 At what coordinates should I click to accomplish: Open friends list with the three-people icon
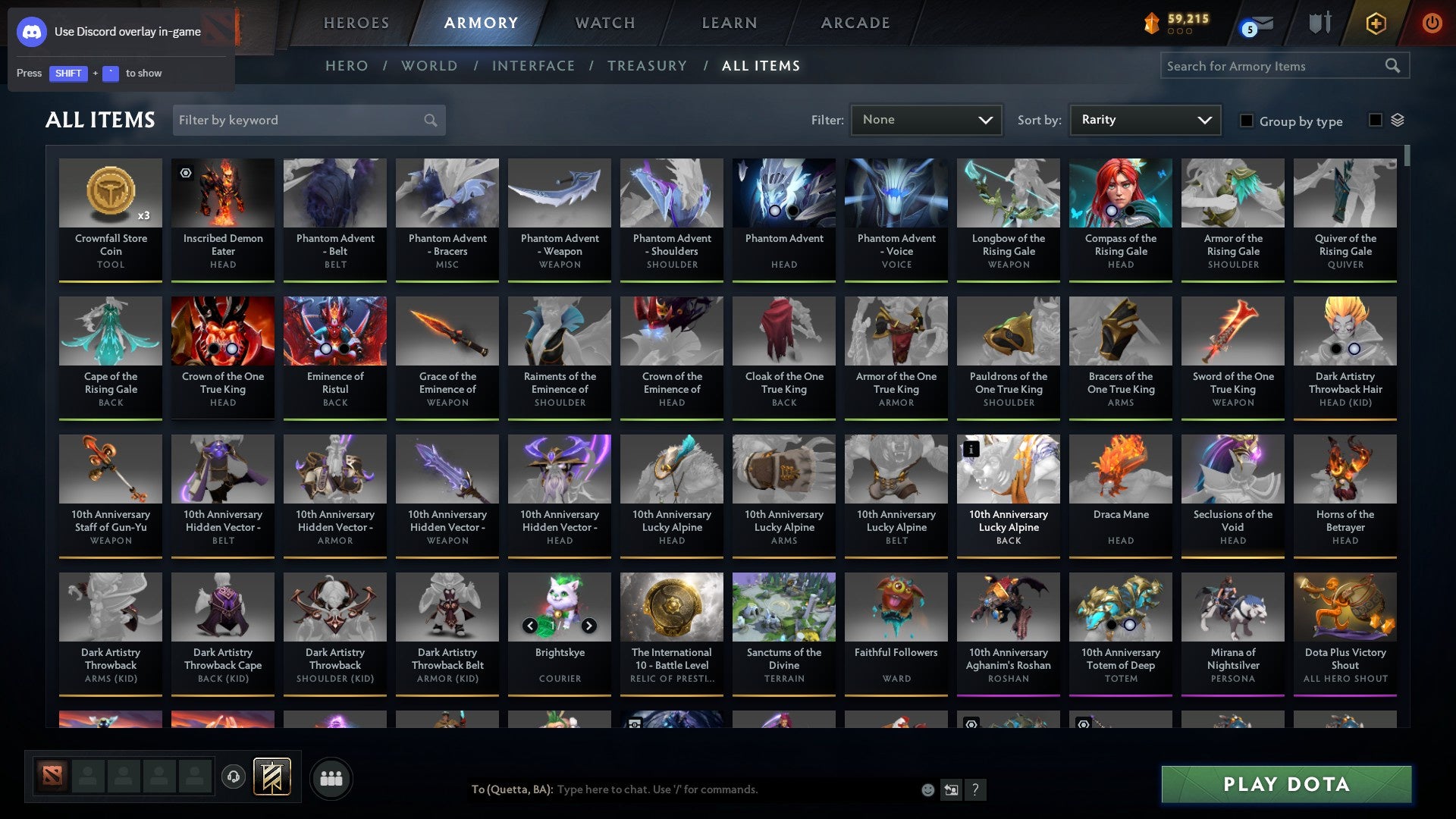pos(331,777)
